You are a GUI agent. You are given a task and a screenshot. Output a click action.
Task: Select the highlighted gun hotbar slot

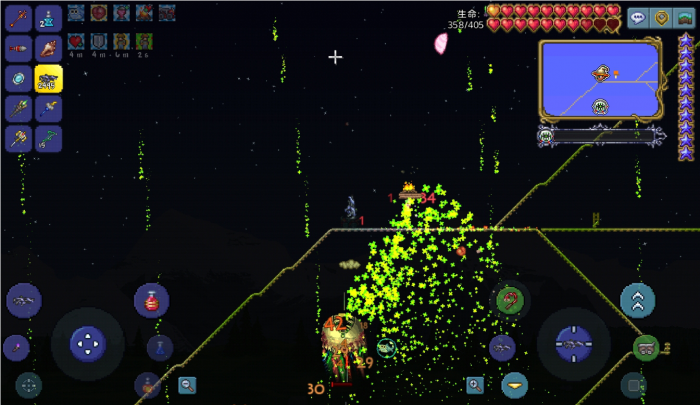48,78
